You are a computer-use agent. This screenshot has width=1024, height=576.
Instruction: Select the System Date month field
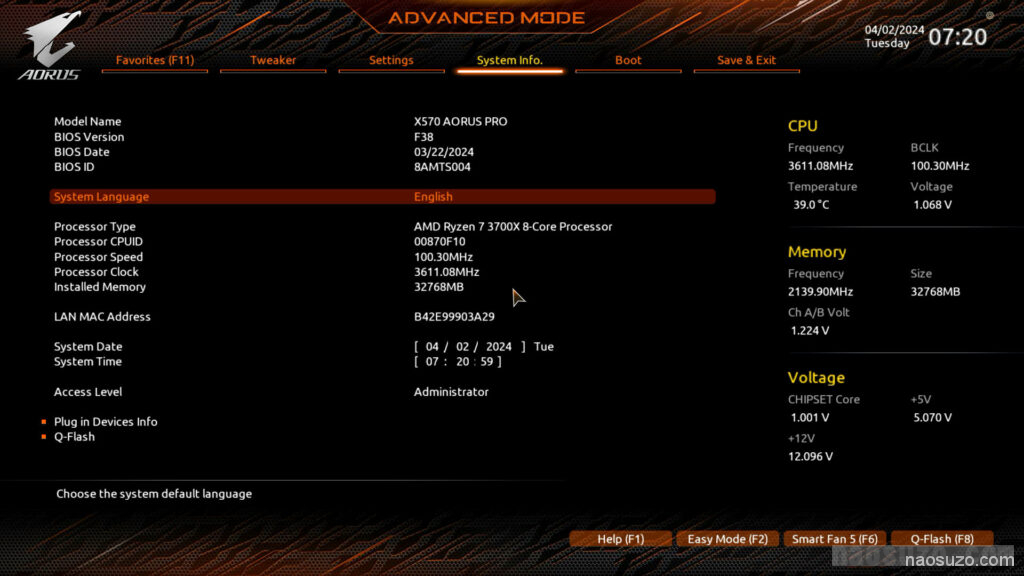coord(432,347)
